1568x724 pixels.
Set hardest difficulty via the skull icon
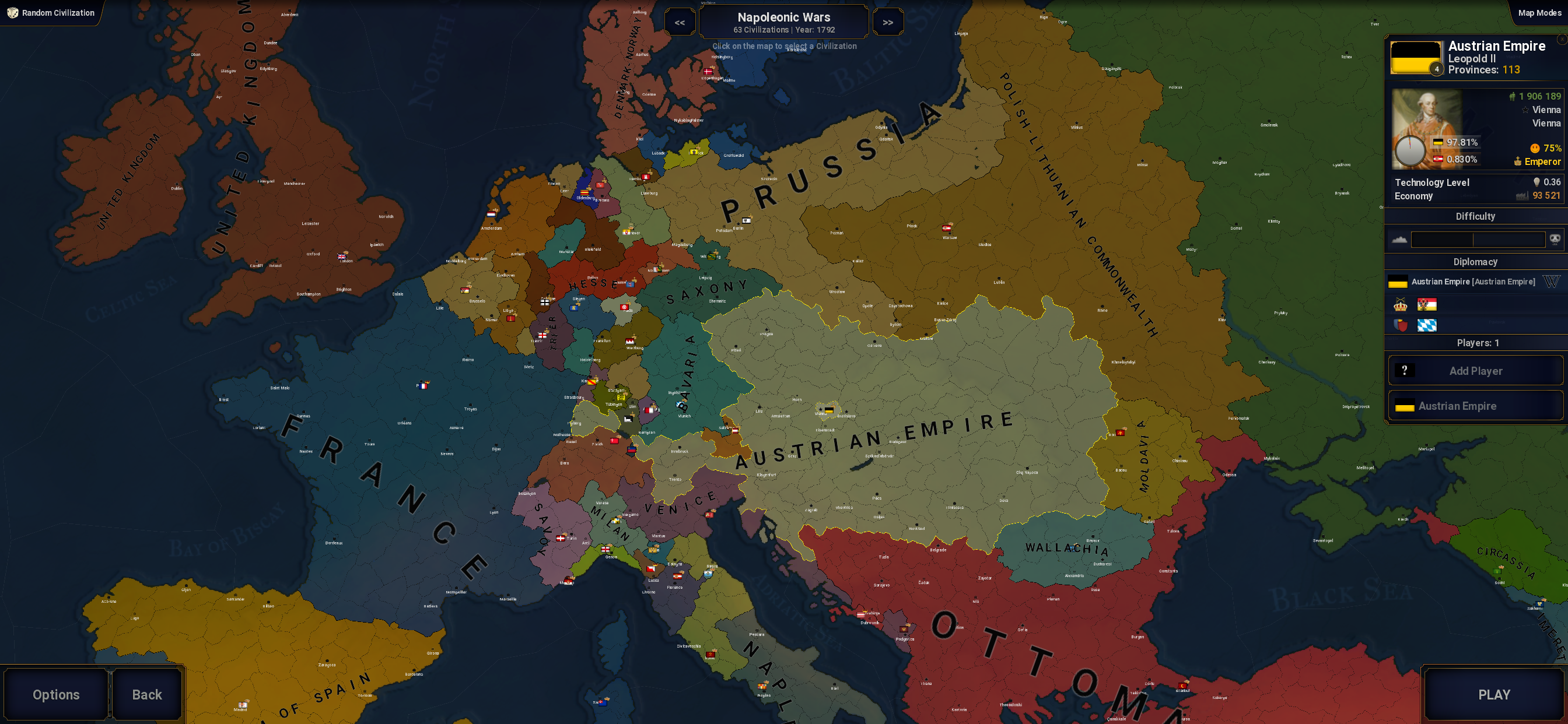tap(1557, 239)
